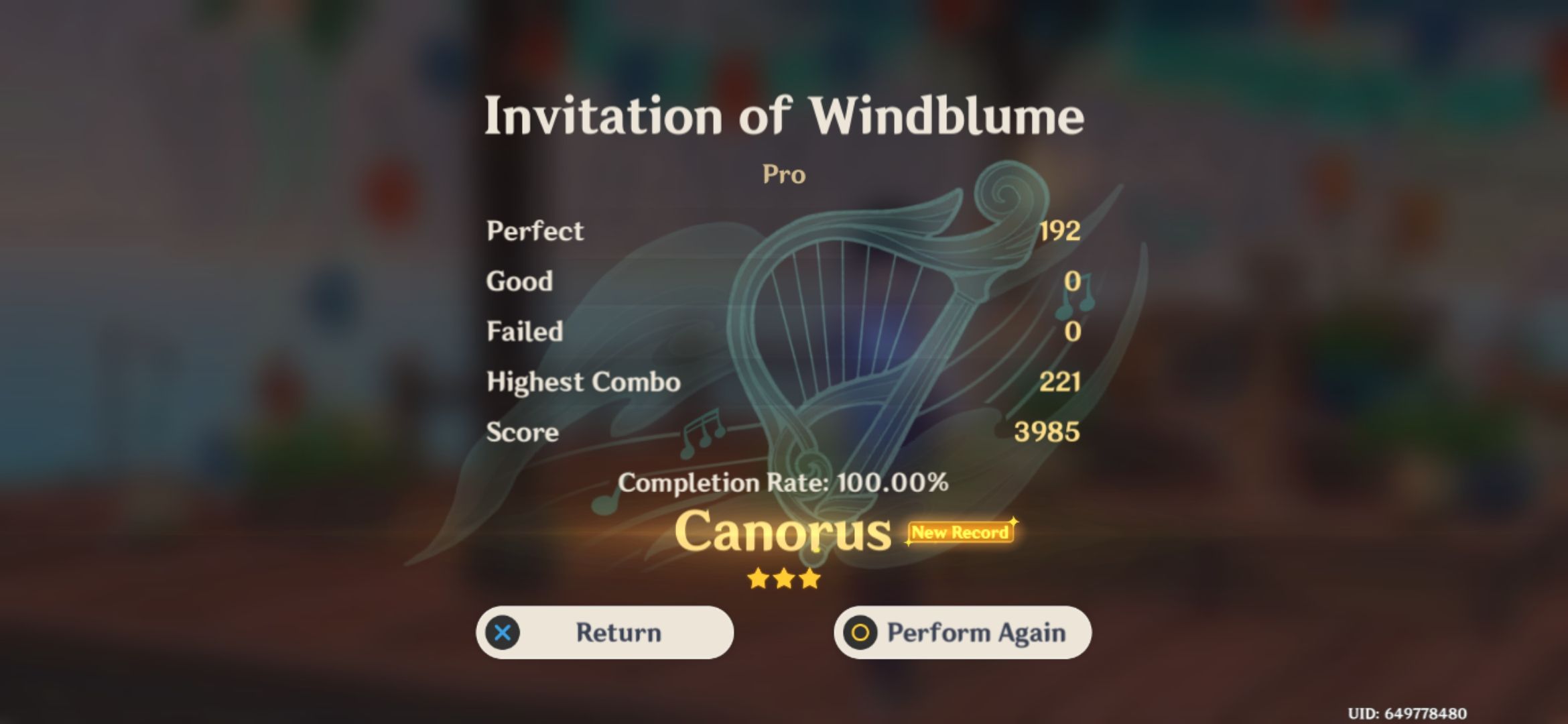Click the middle rating star

coord(785,578)
